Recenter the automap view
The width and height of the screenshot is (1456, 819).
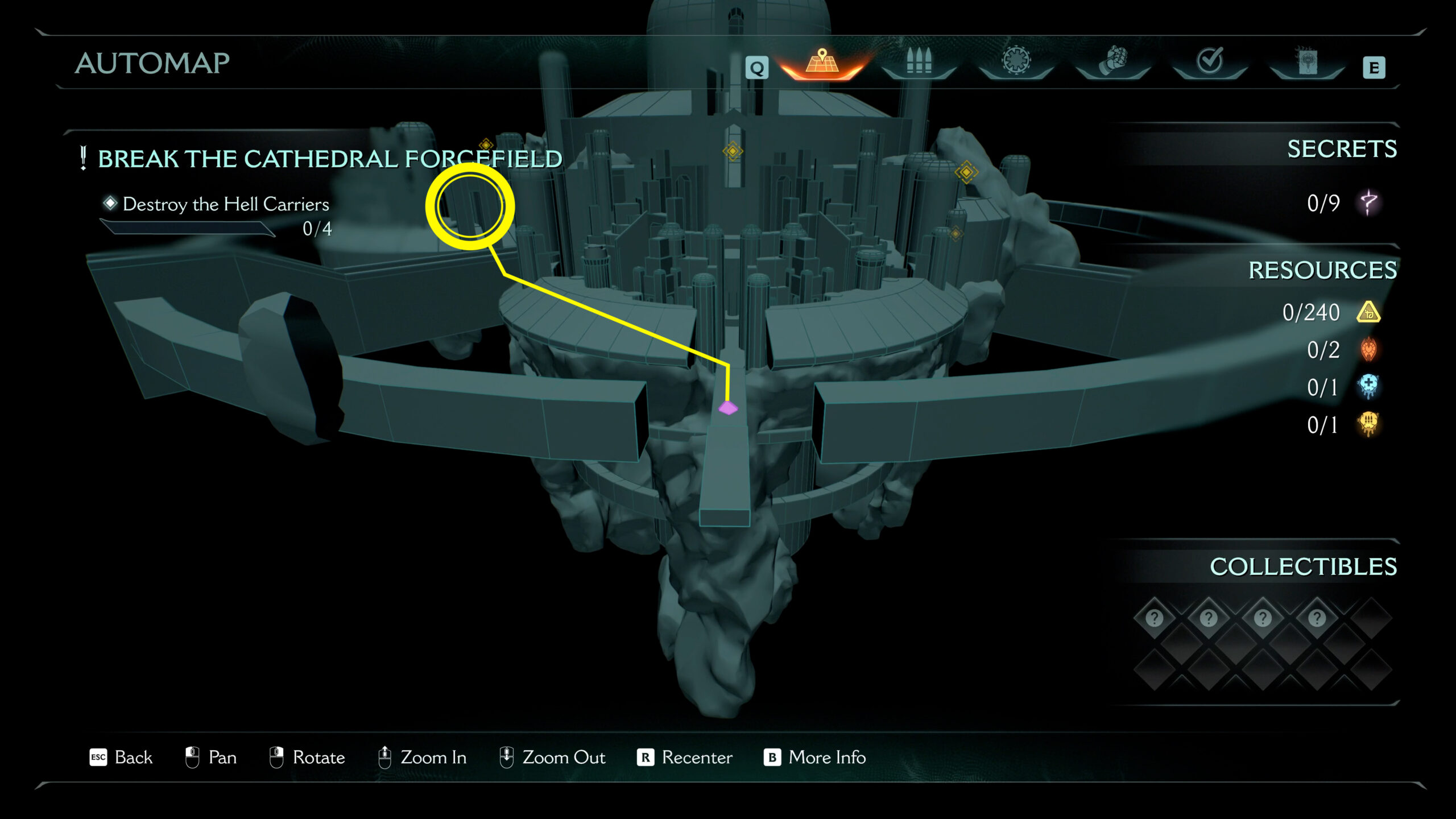tap(685, 758)
